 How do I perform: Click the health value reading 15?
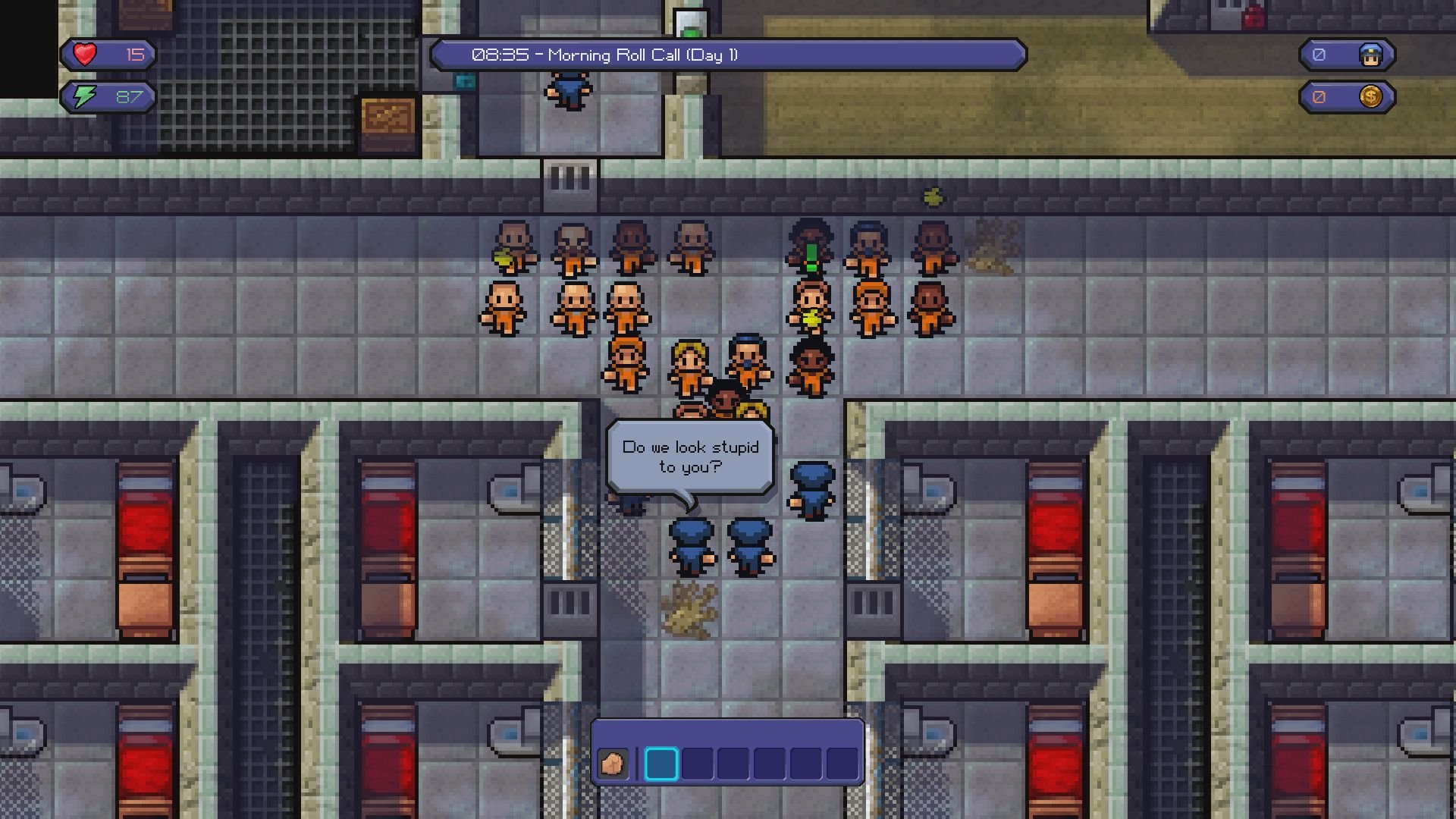click(x=130, y=54)
